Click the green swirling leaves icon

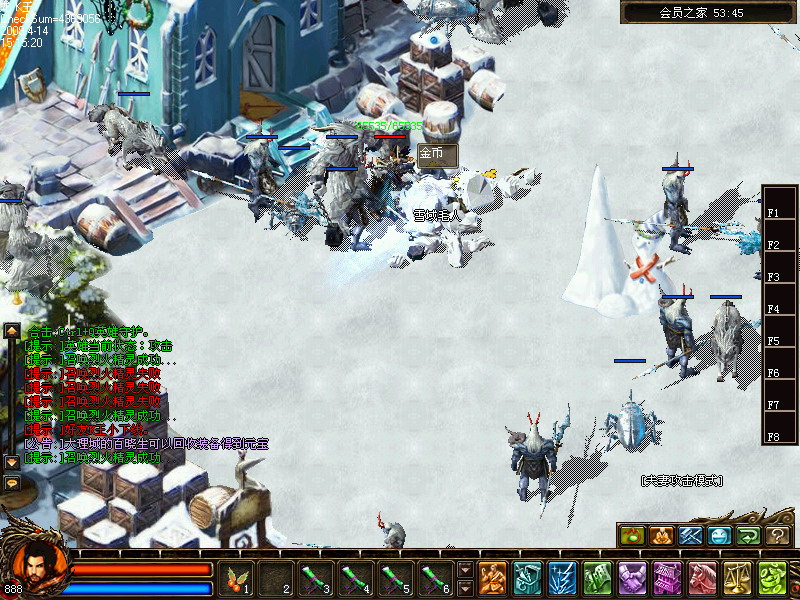pyautogui.click(x=772, y=578)
